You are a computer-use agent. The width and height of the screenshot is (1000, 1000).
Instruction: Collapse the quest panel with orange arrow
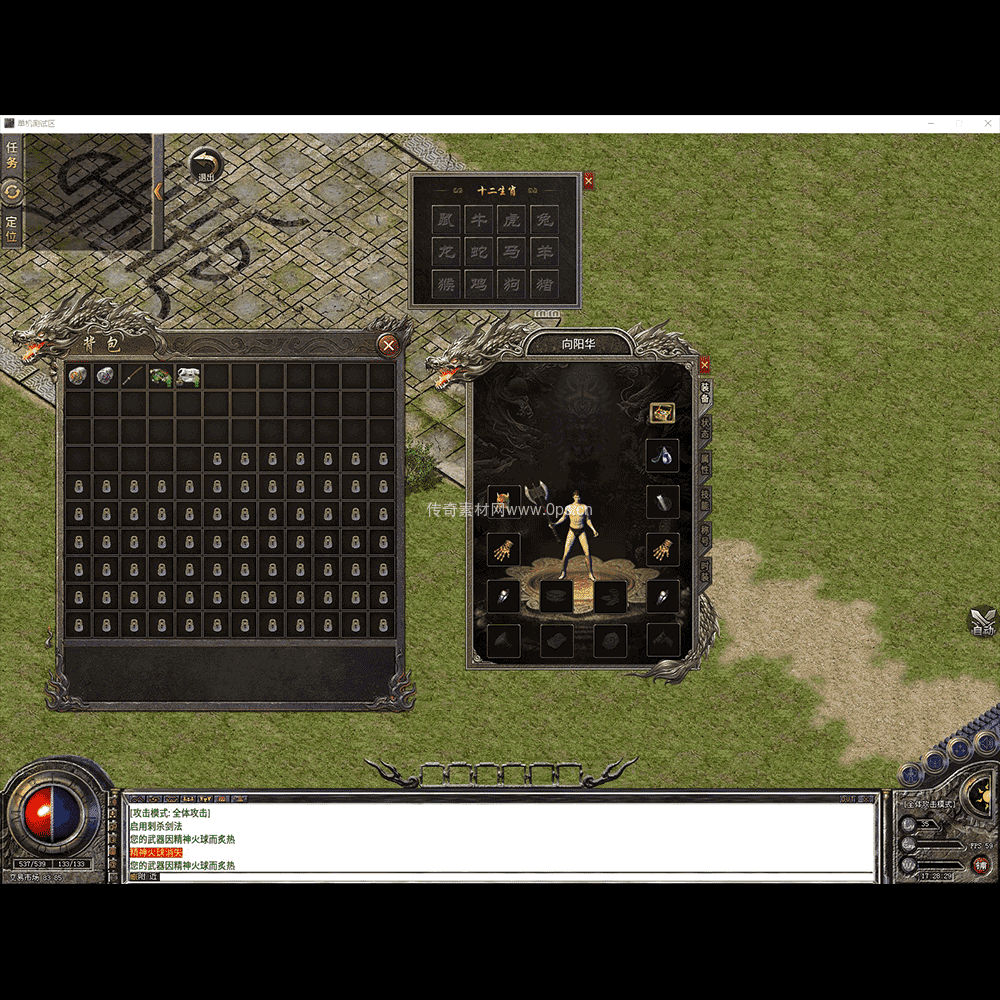(x=158, y=190)
